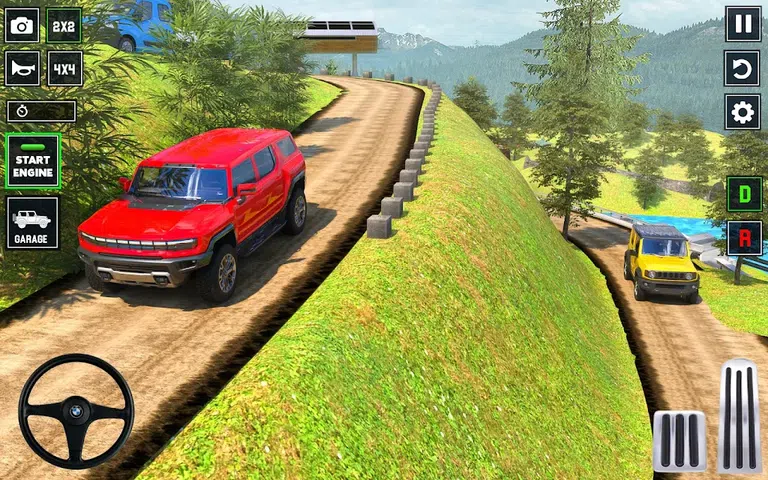Hit the brake pedal
768x480 pixels.
(679, 440)
